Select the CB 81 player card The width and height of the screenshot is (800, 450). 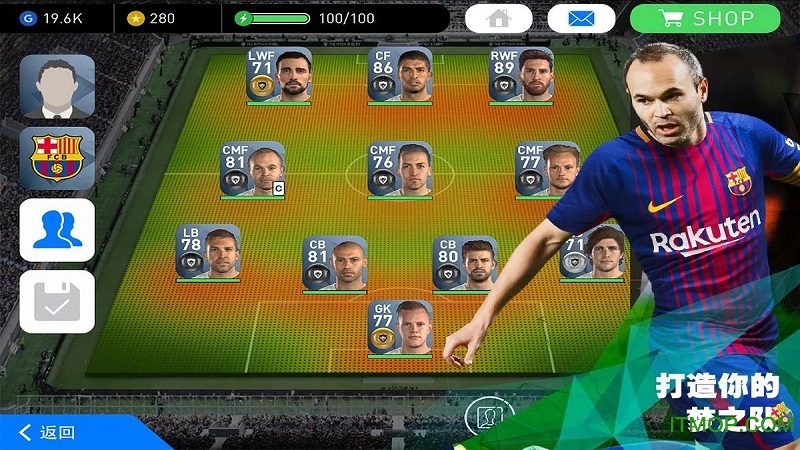[x=335, y=264]
